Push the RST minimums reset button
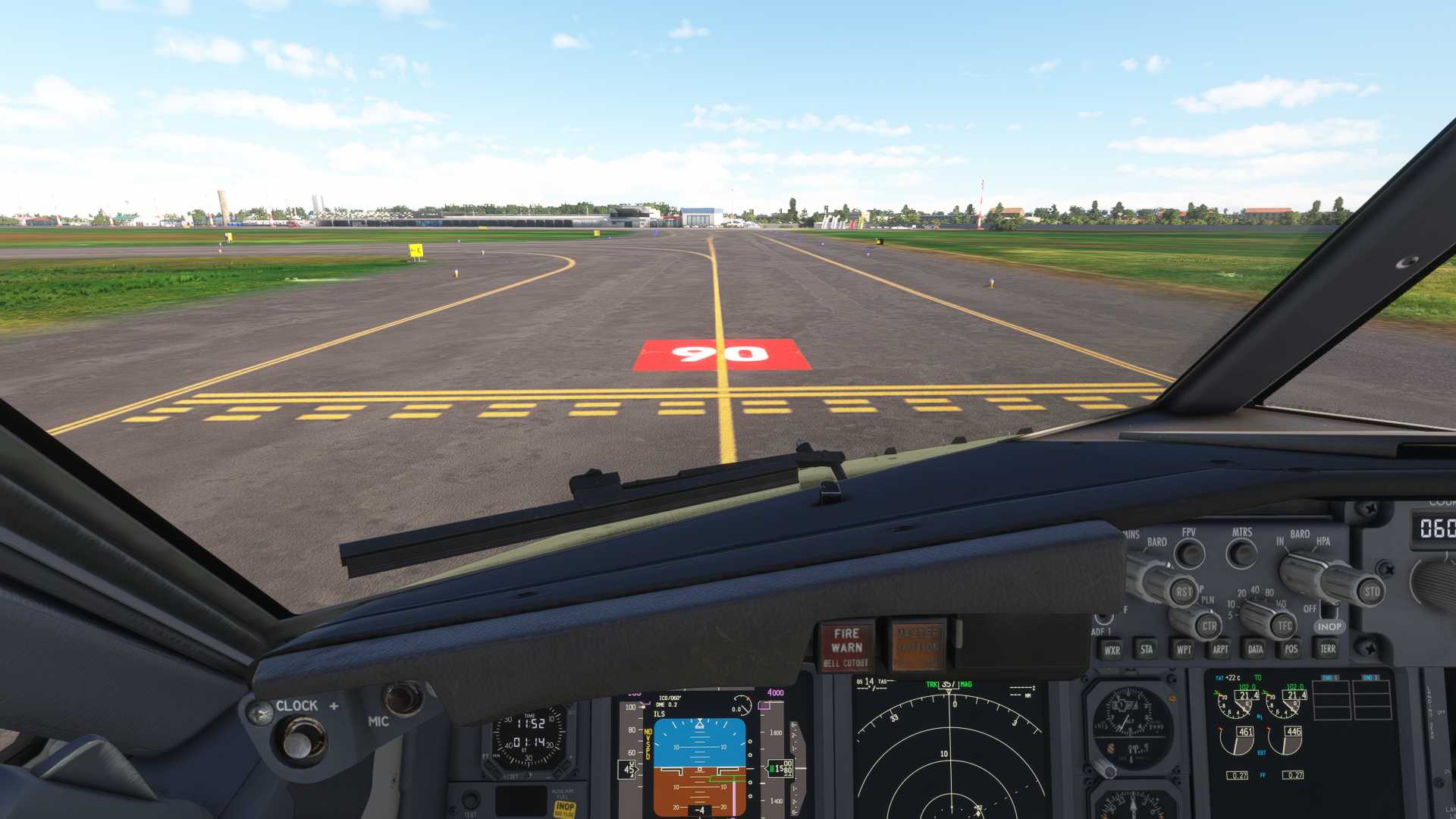 point(1183,591)
